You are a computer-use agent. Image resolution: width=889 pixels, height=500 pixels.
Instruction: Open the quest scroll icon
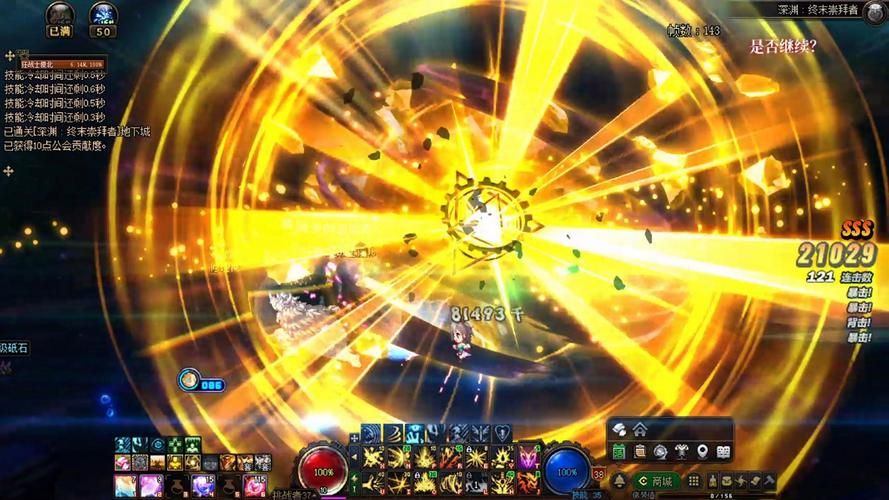(640, 452)
